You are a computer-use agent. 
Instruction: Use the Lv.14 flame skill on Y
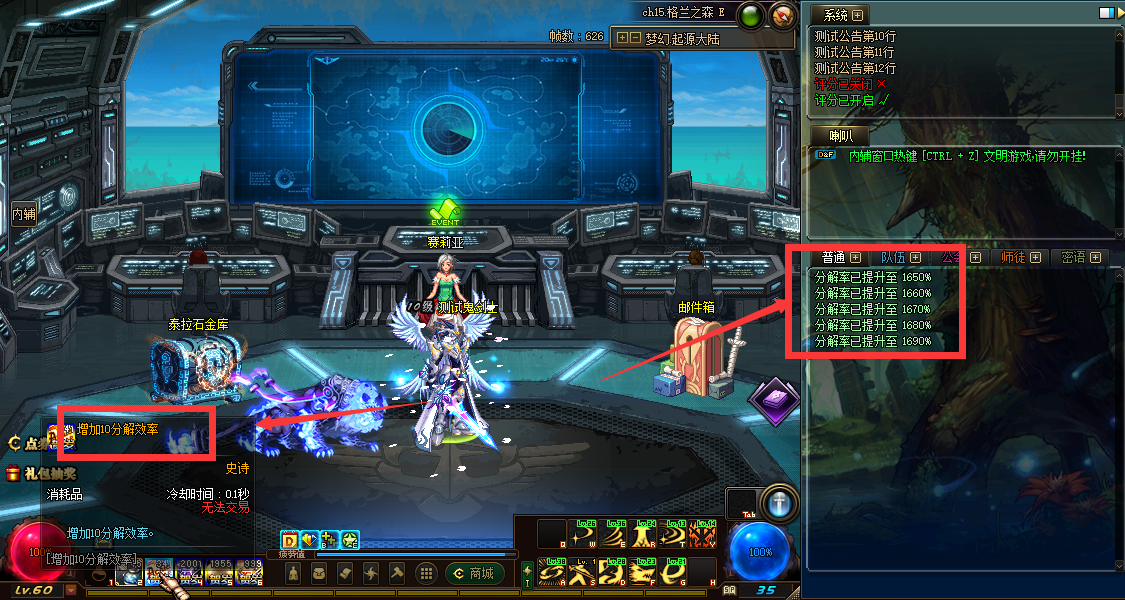703,534
